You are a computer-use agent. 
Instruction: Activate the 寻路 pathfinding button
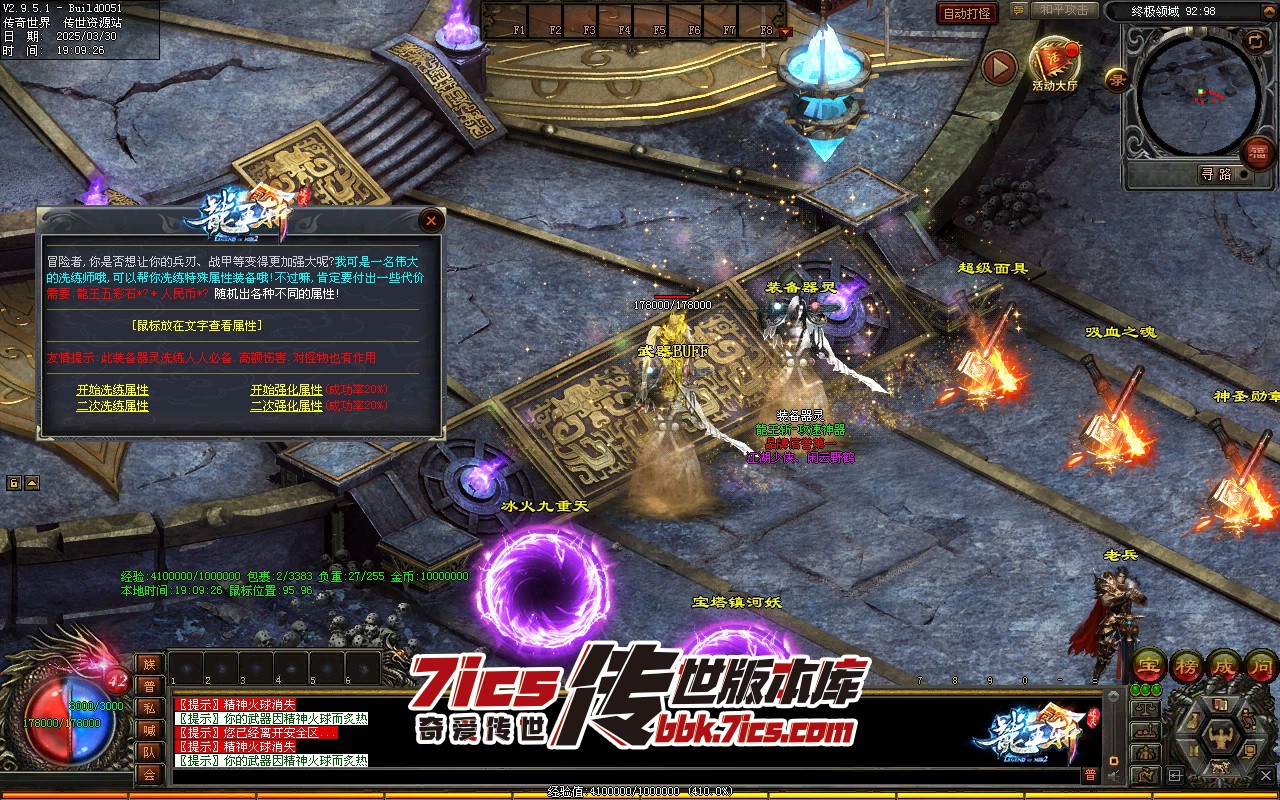coord(1216,174)
